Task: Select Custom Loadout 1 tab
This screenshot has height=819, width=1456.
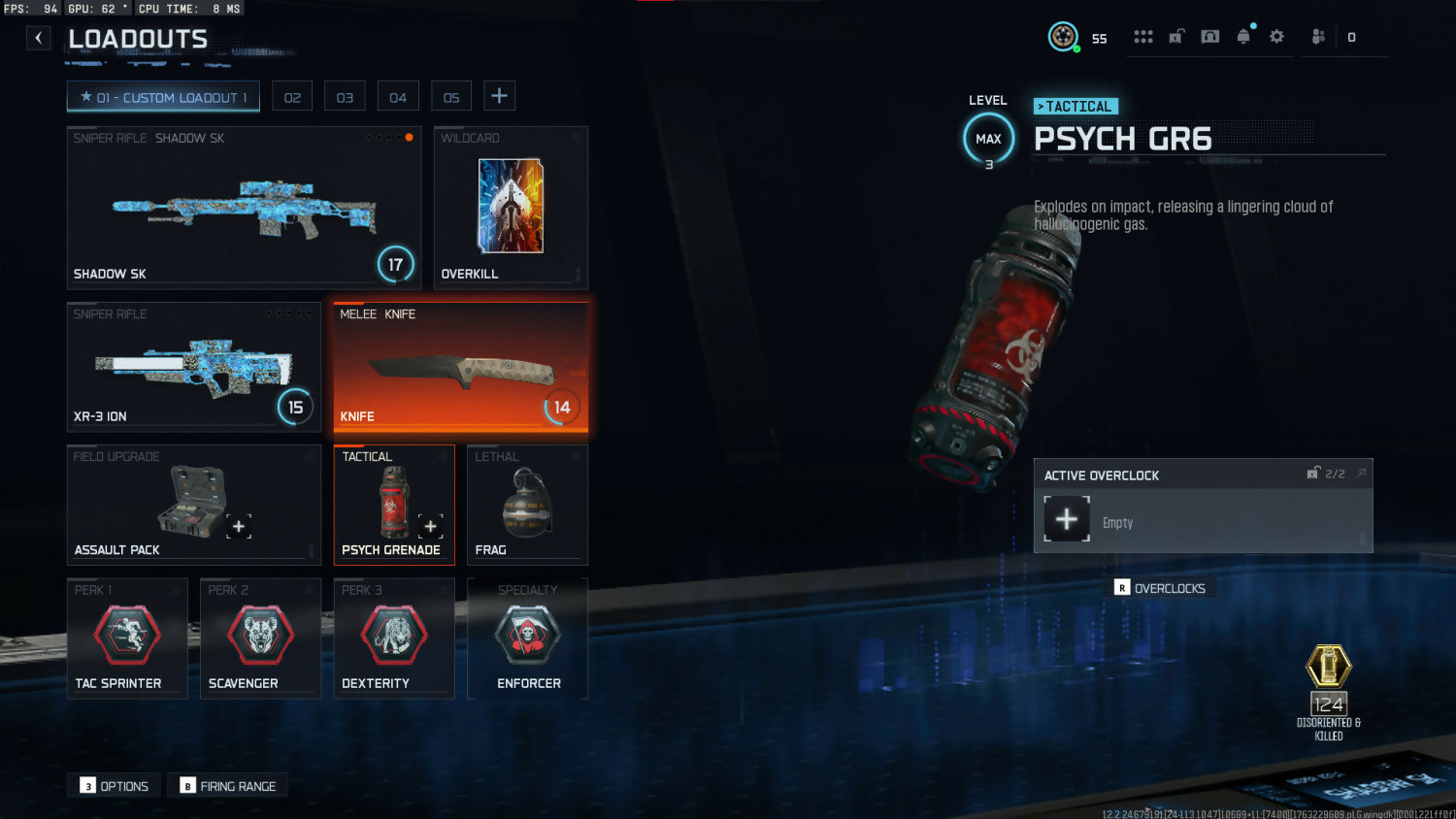Action: [x=163, y=97]
